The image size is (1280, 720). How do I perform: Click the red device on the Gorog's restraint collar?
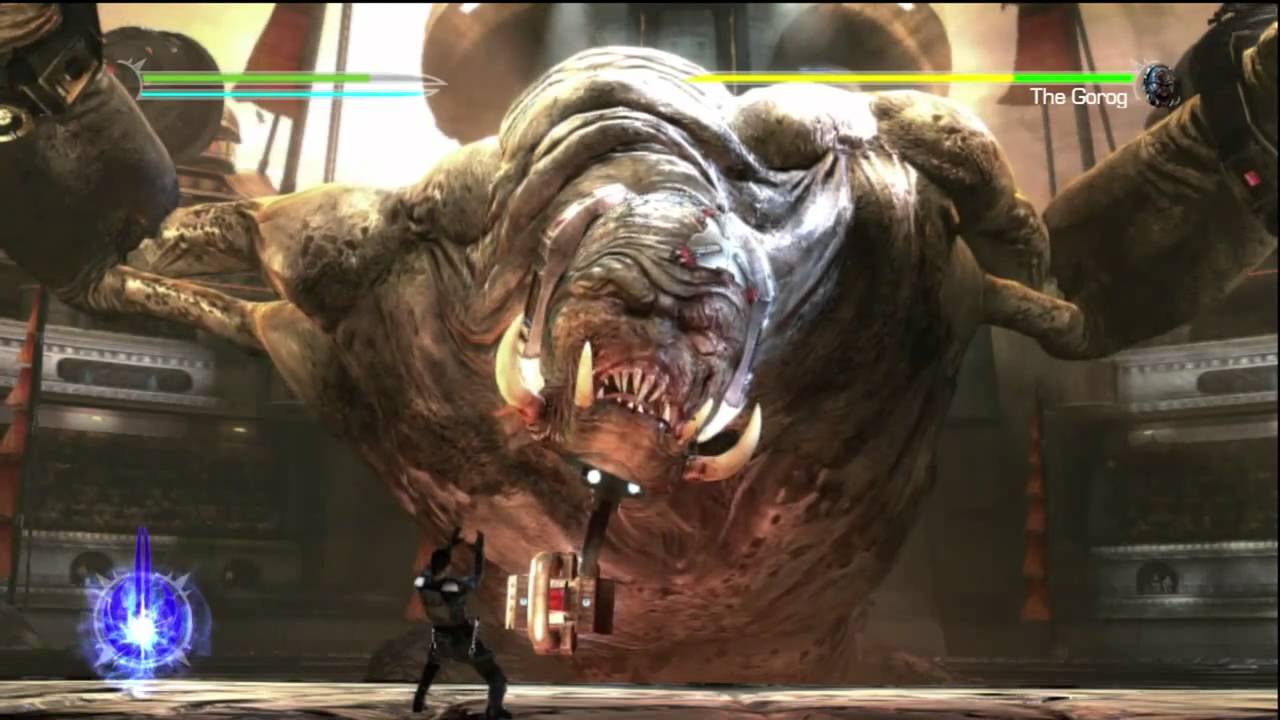point(556,598)
